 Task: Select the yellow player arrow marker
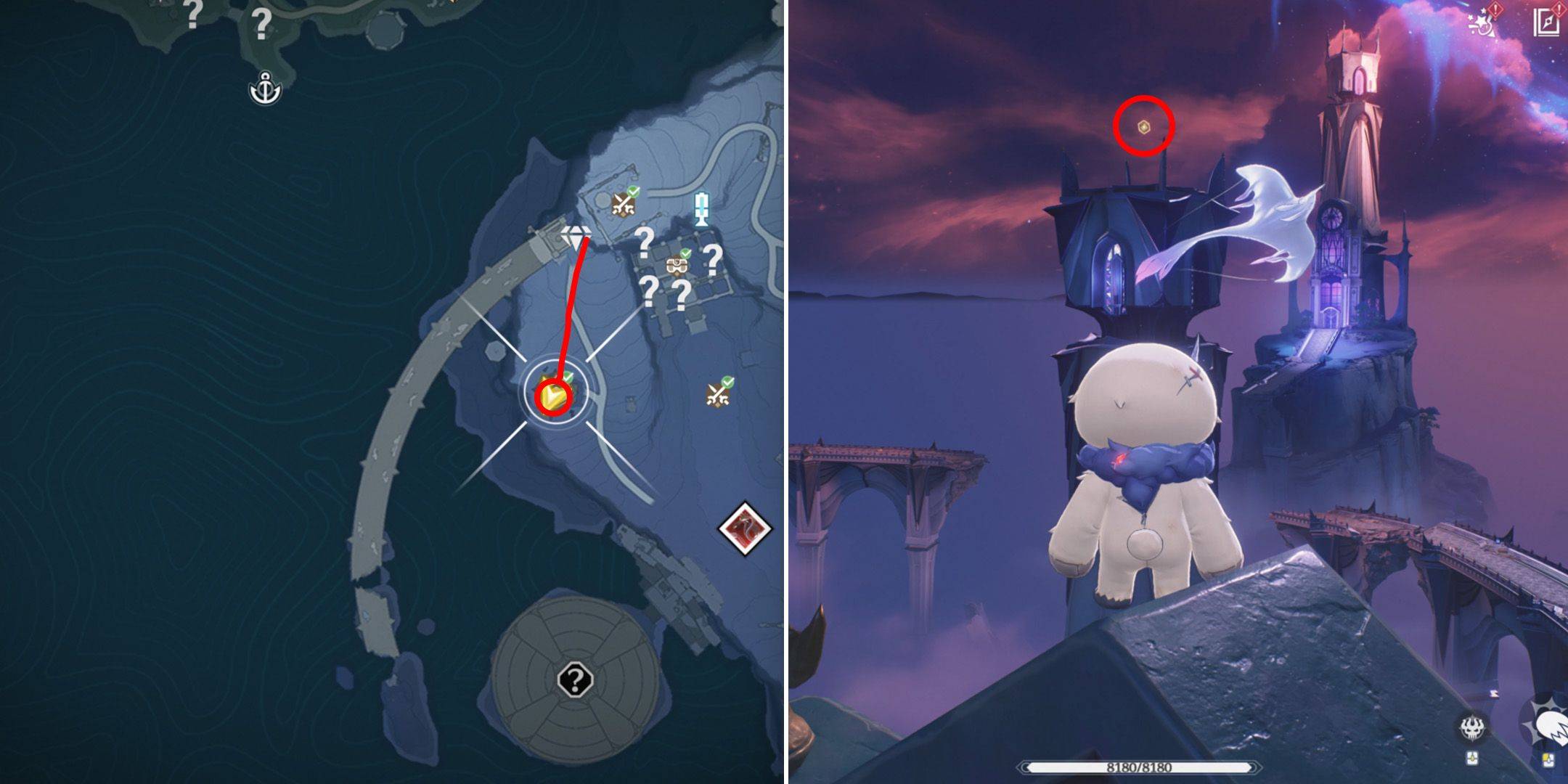552,397
